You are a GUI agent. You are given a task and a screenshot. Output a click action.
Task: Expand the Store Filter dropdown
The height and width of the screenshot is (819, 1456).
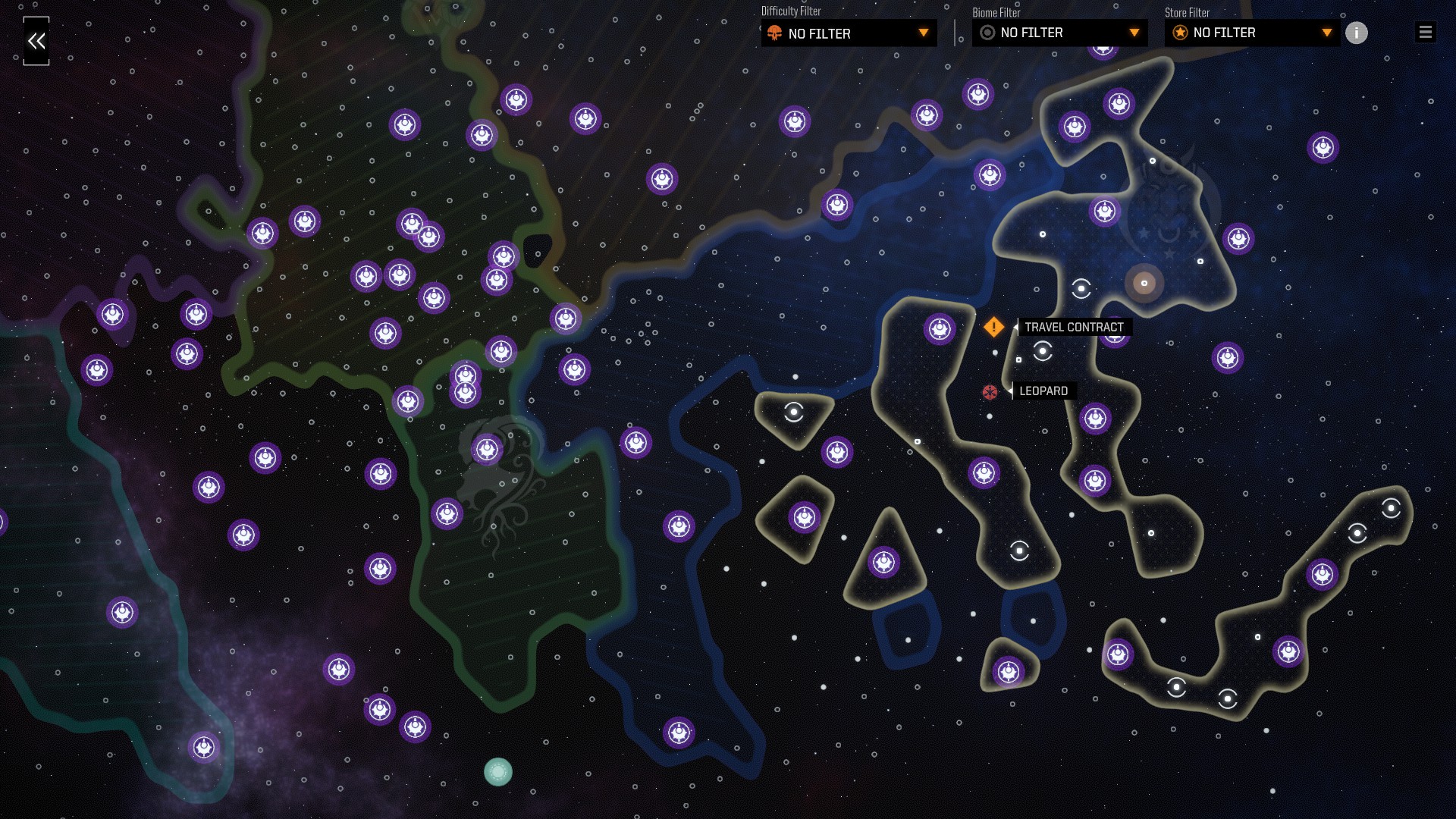1326,33
